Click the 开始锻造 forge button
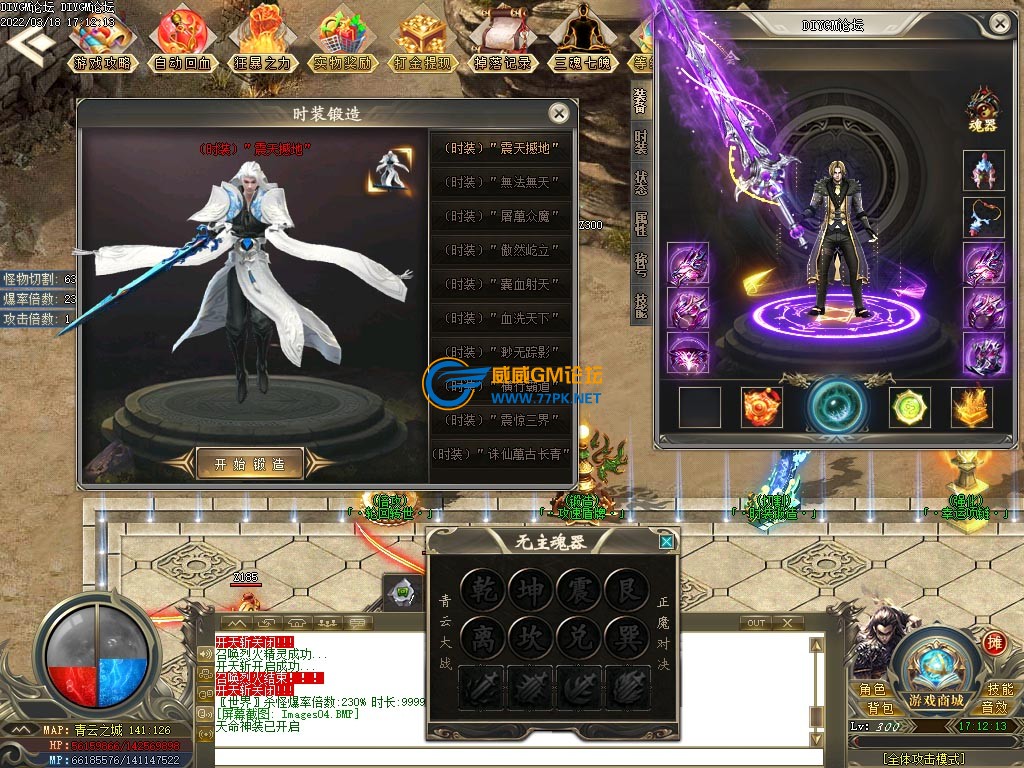Viewport: 1024px width, 768px height. [249, 463]
